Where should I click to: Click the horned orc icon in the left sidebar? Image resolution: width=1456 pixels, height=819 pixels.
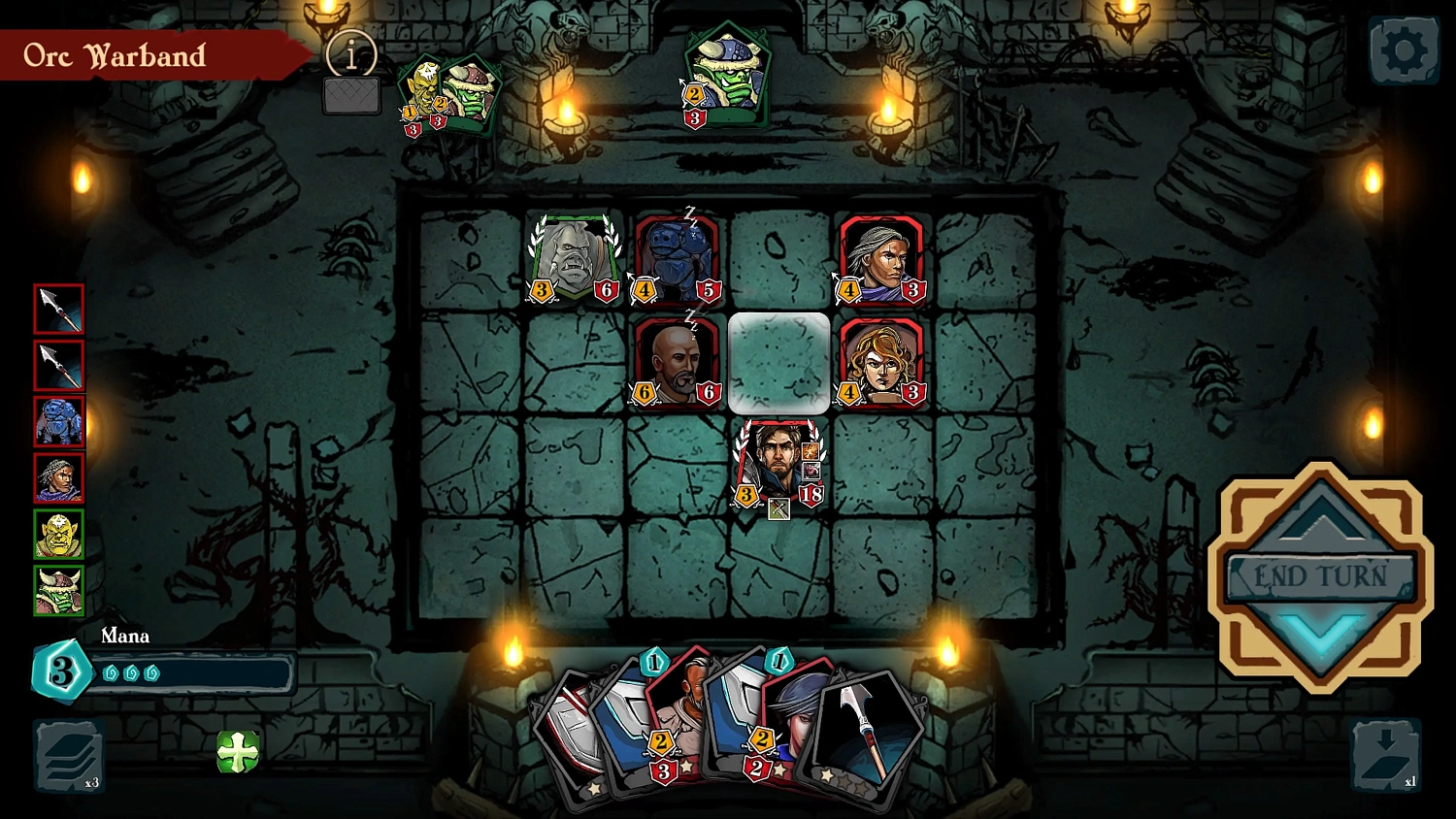[58, 590]
